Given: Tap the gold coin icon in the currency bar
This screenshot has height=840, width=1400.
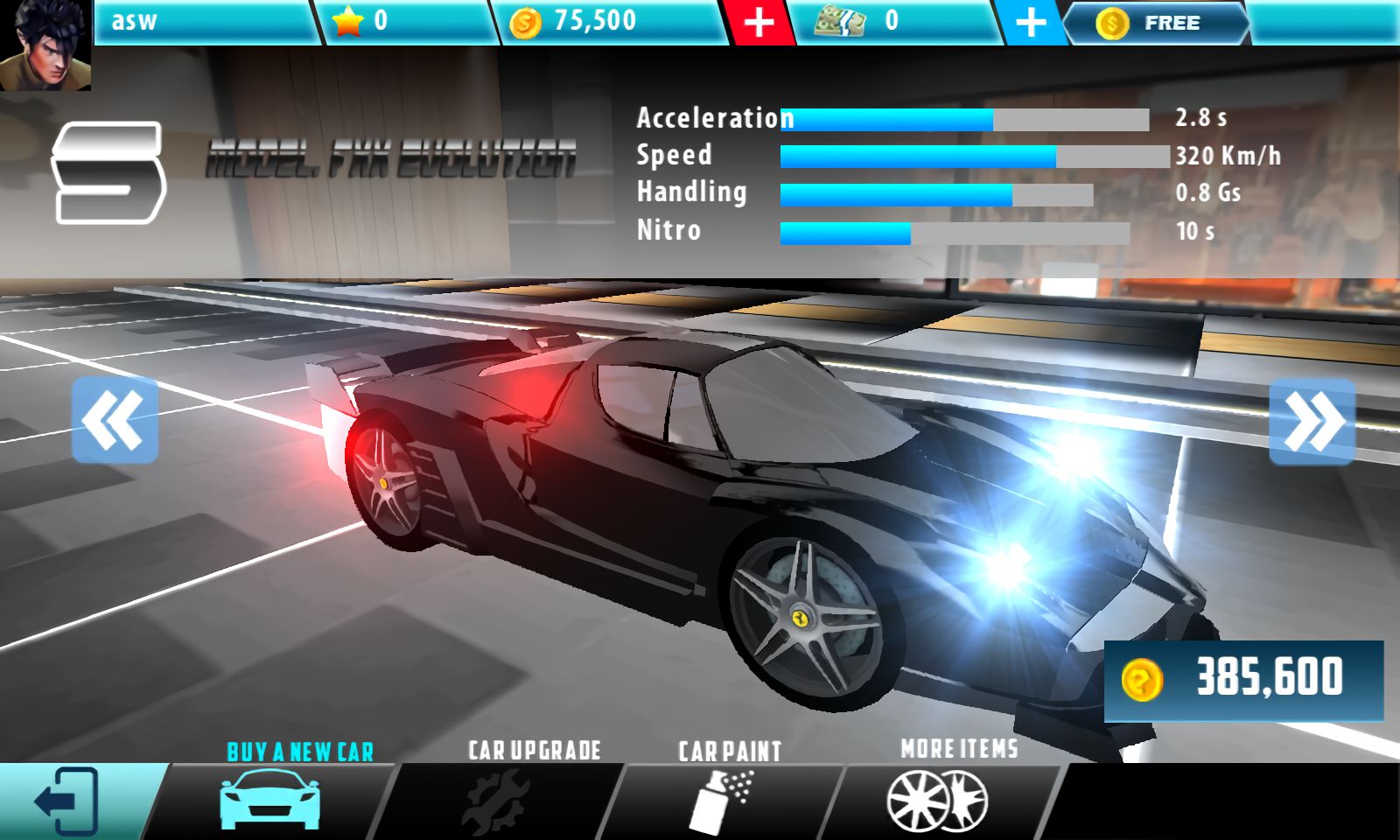Looking at the screenshot, I should point(525,22).
